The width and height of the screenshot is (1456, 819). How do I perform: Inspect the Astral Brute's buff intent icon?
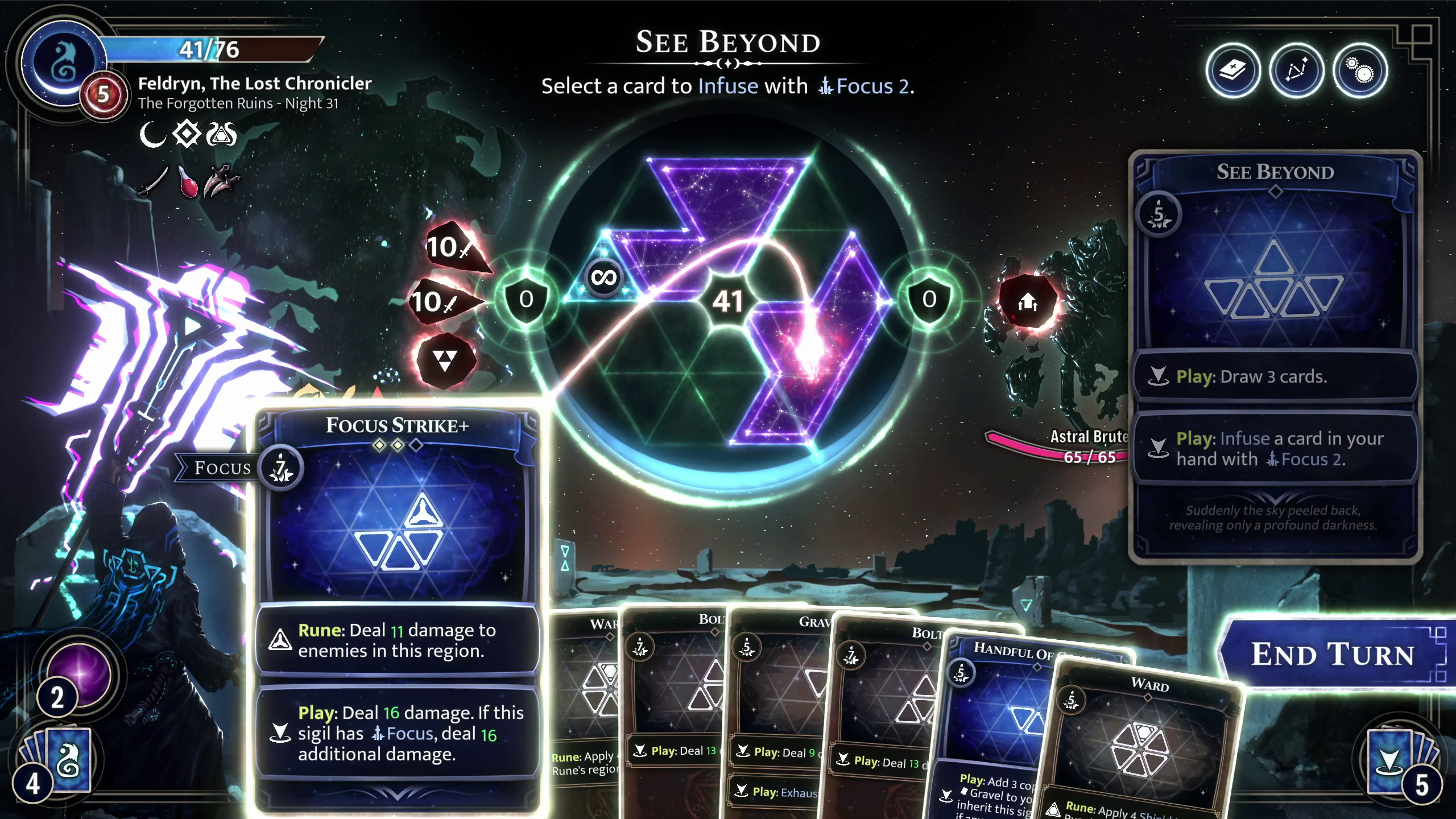coord(1028,301)
